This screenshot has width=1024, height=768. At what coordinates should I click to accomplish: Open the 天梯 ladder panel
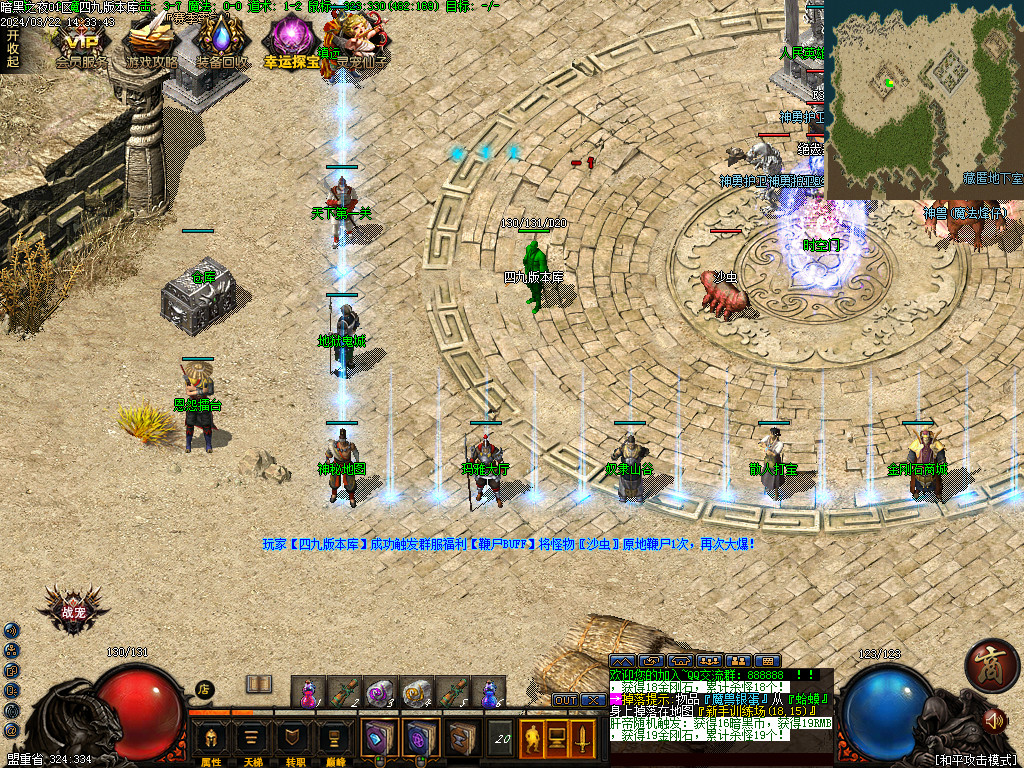[252, 739]
